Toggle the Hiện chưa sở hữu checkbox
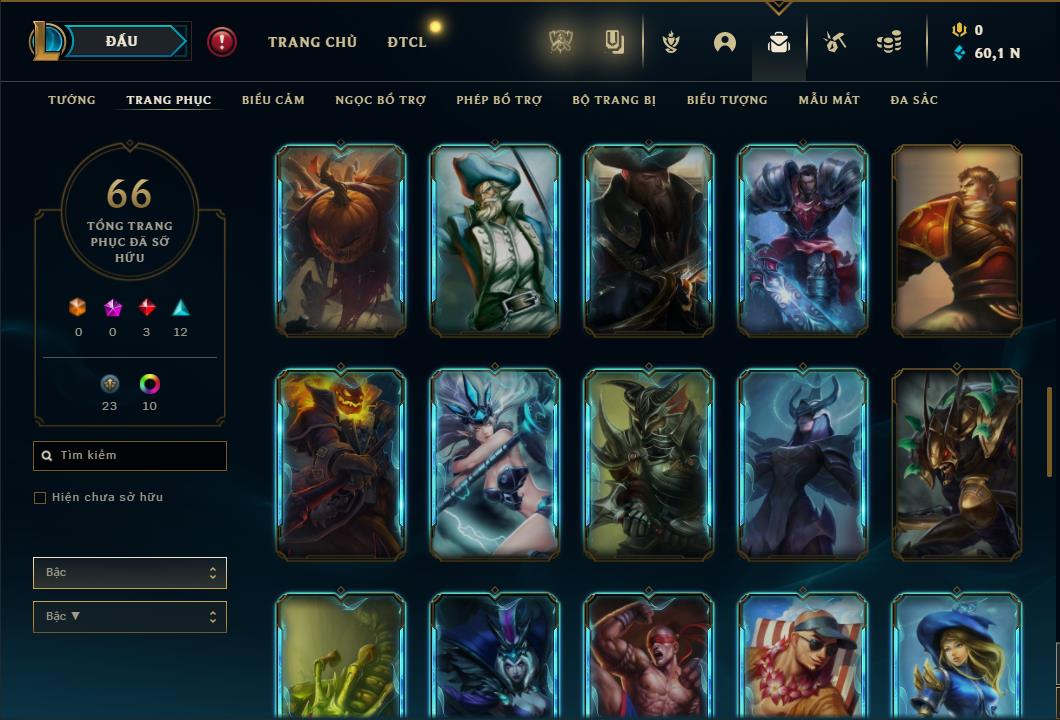Viewport: 1060px width, 720px height. tap(40, 498)
